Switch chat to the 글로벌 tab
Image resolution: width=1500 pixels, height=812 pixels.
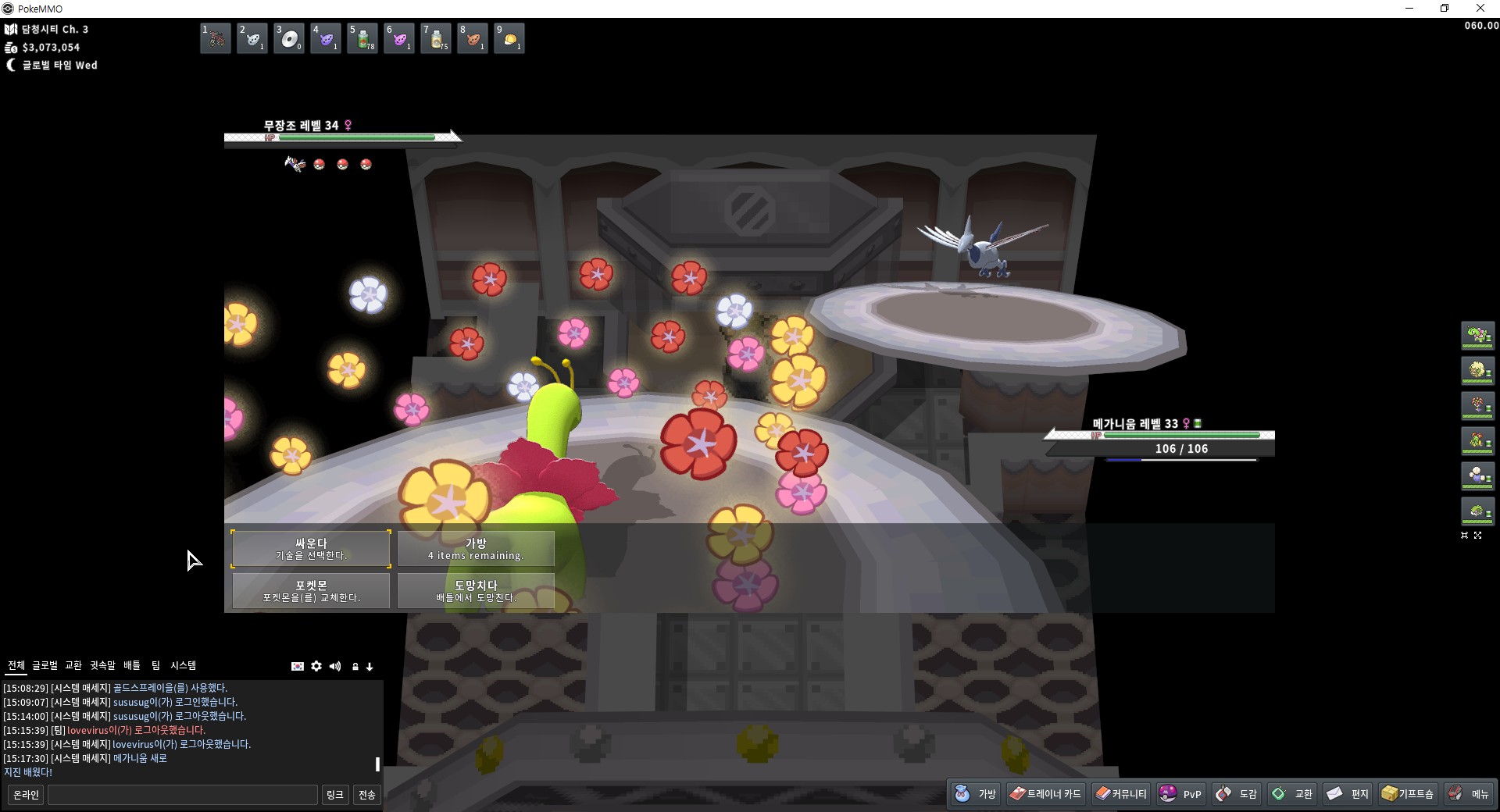pos(45,665)
